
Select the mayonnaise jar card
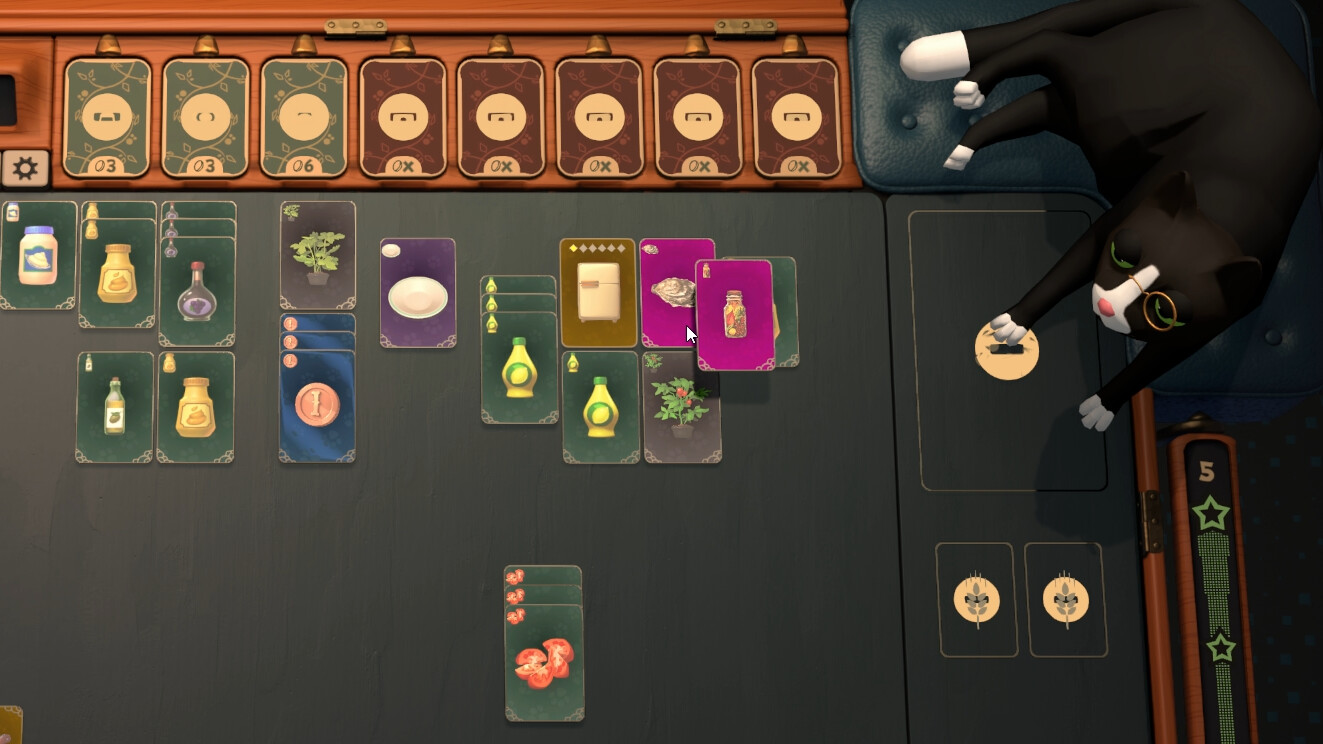pyautogui.click(x=40, y=260)
